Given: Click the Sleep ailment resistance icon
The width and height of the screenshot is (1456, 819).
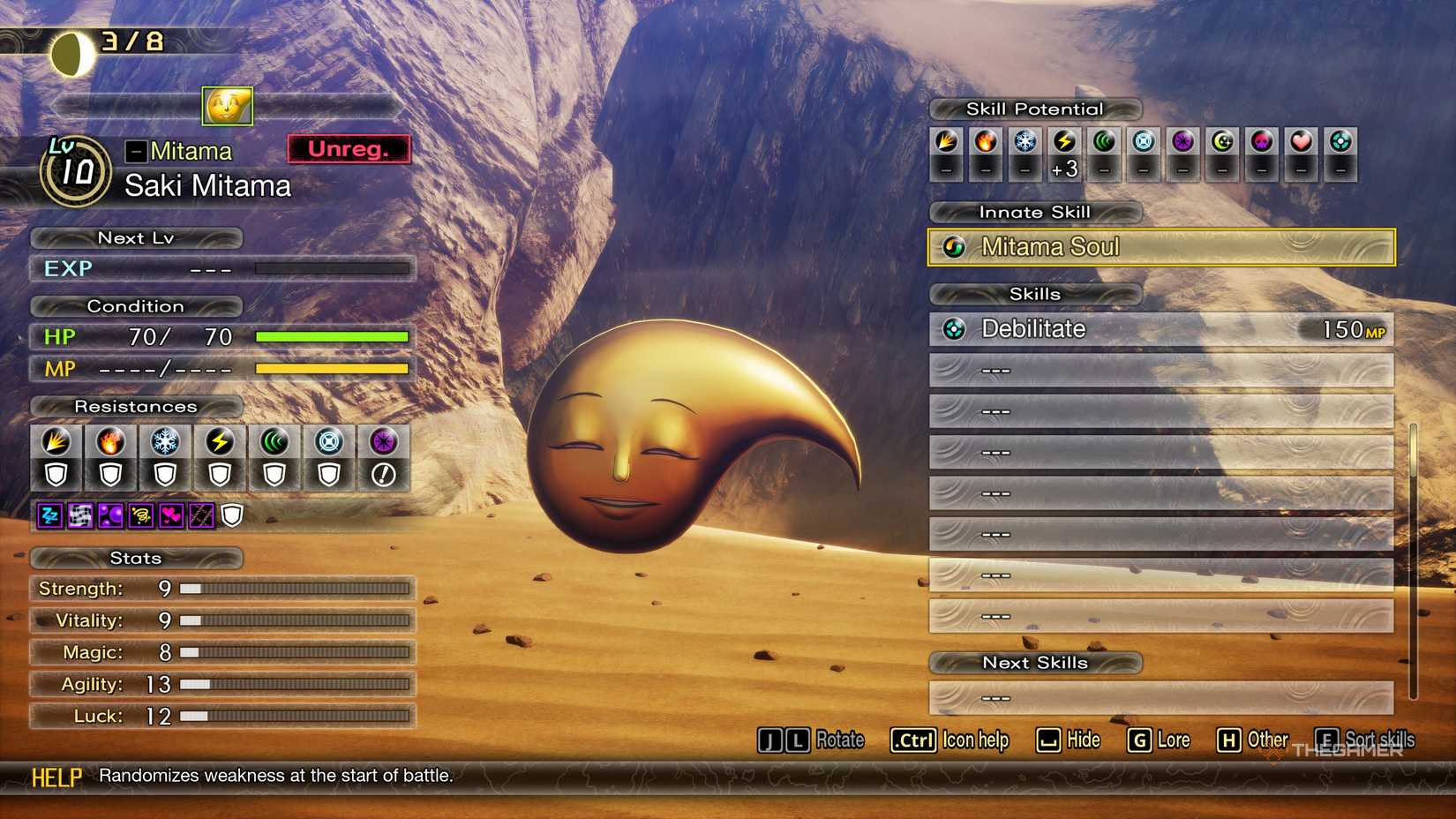Looking at the screenshot, I should pos(49,516).
